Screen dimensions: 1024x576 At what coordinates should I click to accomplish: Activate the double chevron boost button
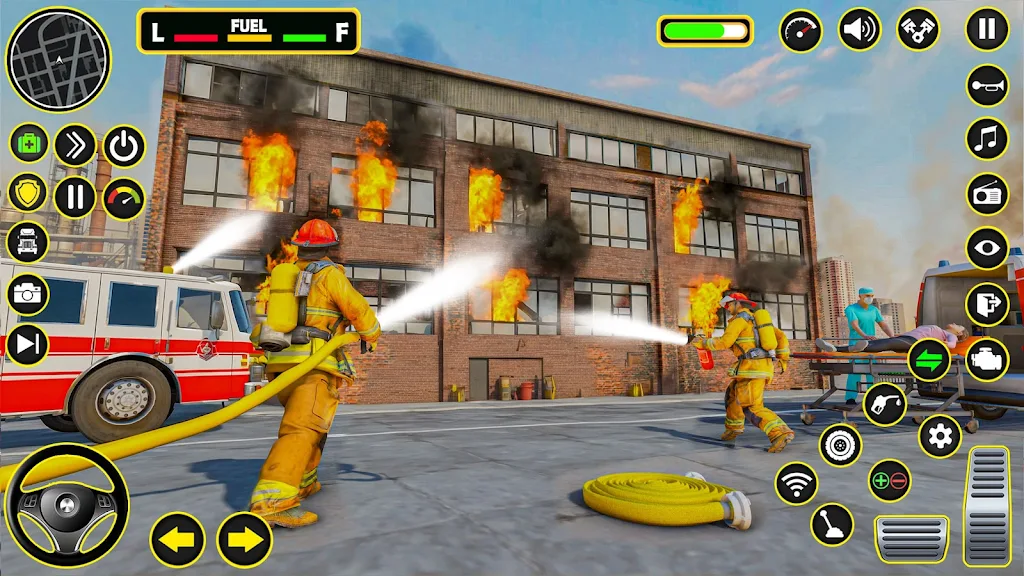[75, 146]
